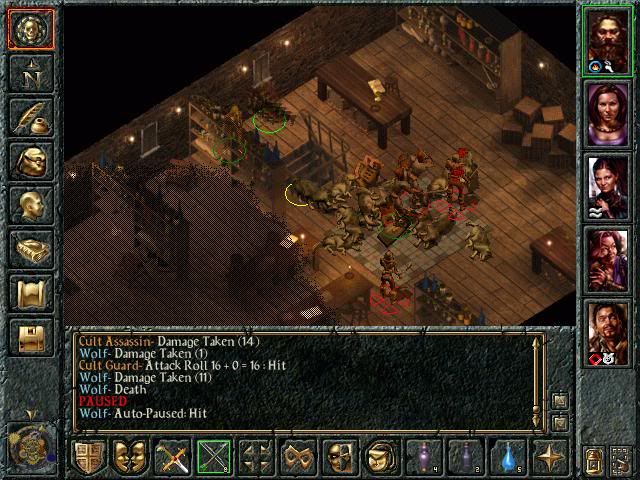Click the Talk twin masks button

coord(130,458)
